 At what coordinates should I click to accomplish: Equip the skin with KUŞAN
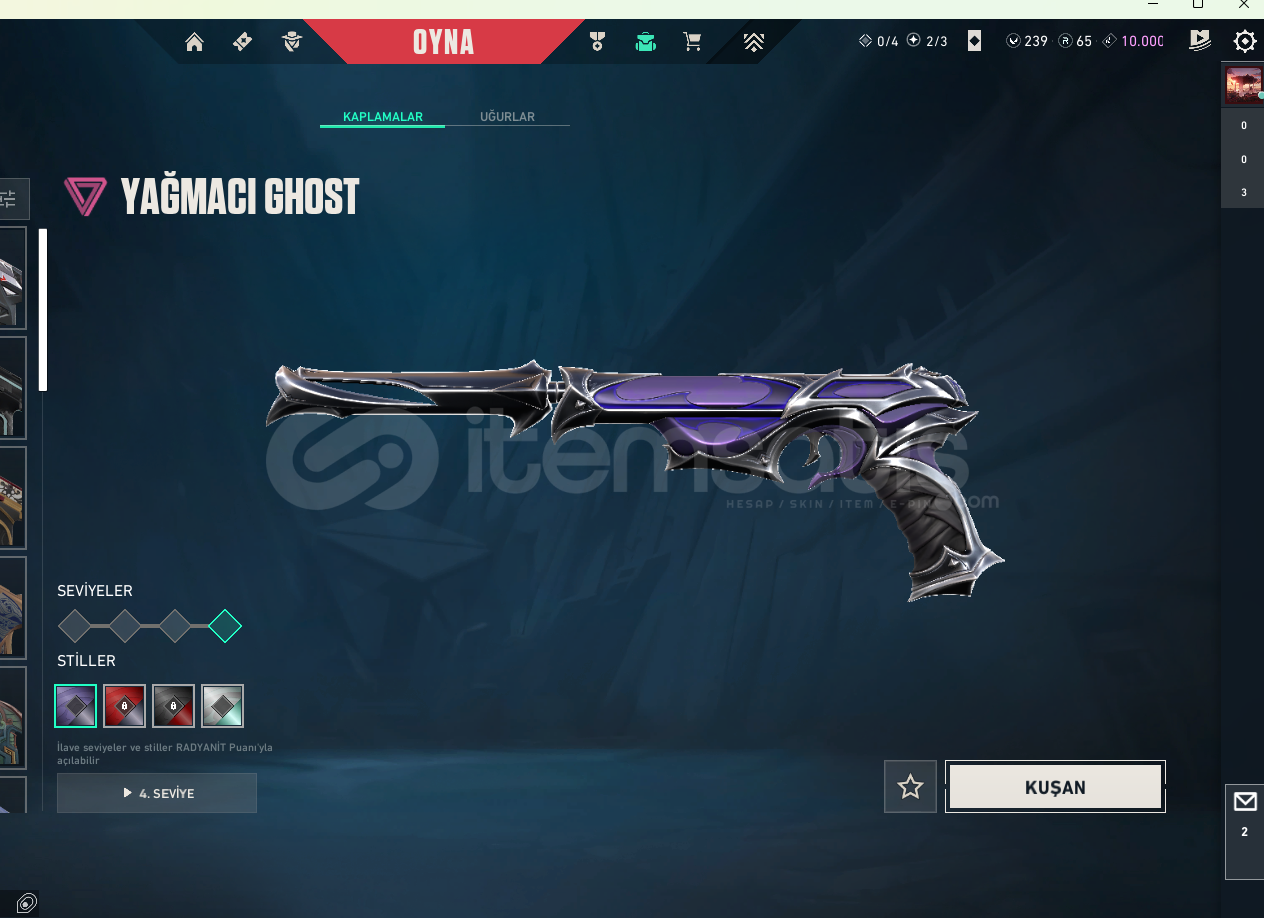click(1055, 787)
